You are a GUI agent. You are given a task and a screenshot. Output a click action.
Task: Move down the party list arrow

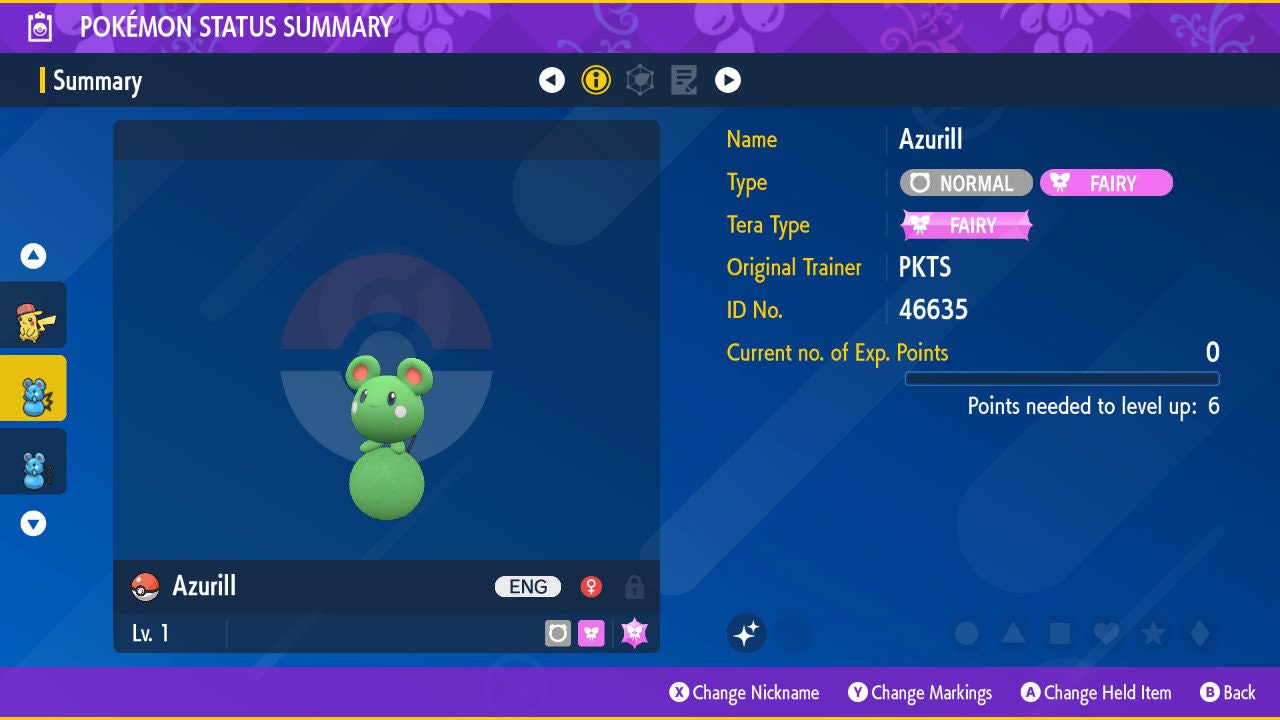[x=34, y=523]
